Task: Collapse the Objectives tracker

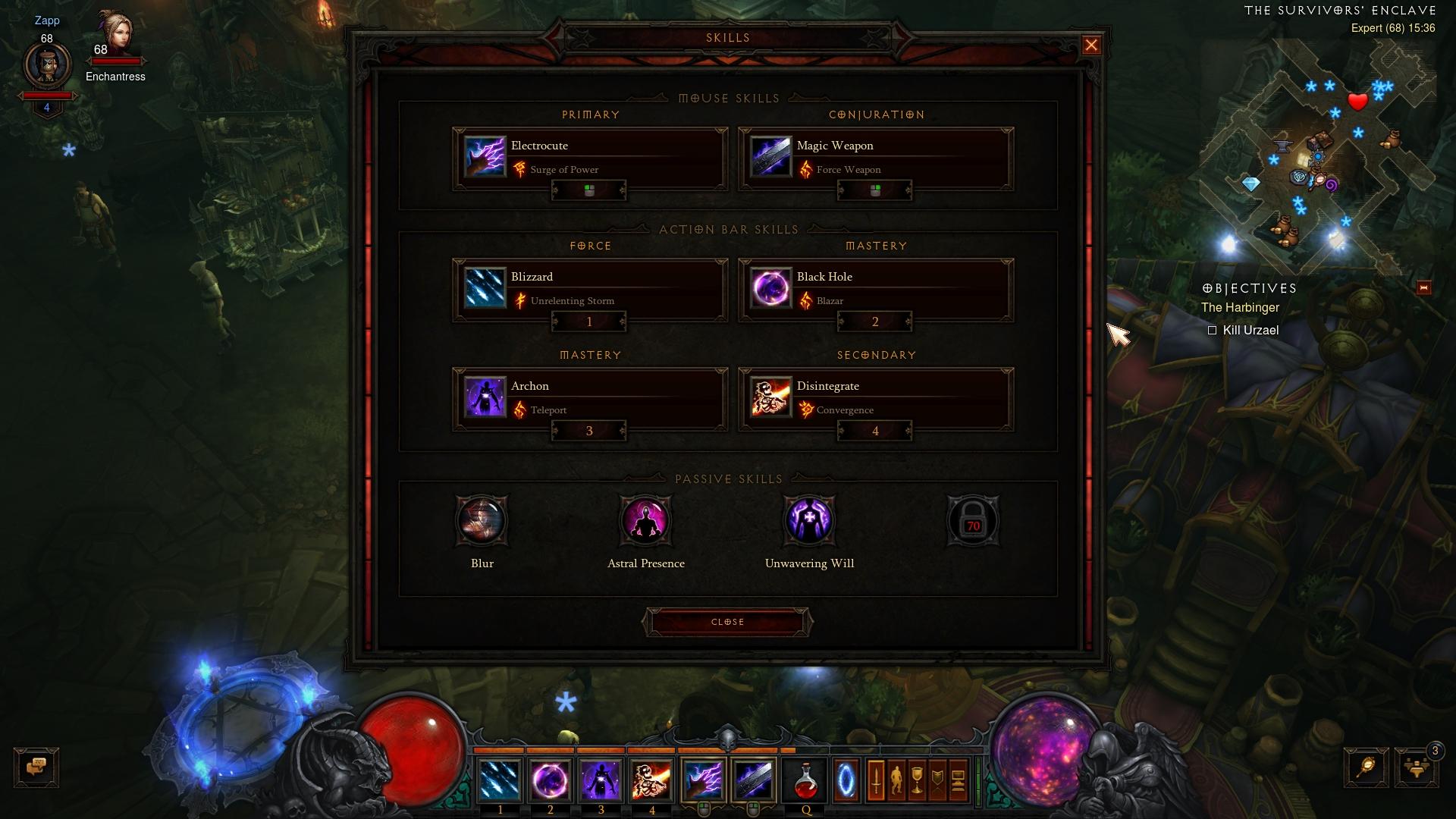Action: [x=1423, y=288]
